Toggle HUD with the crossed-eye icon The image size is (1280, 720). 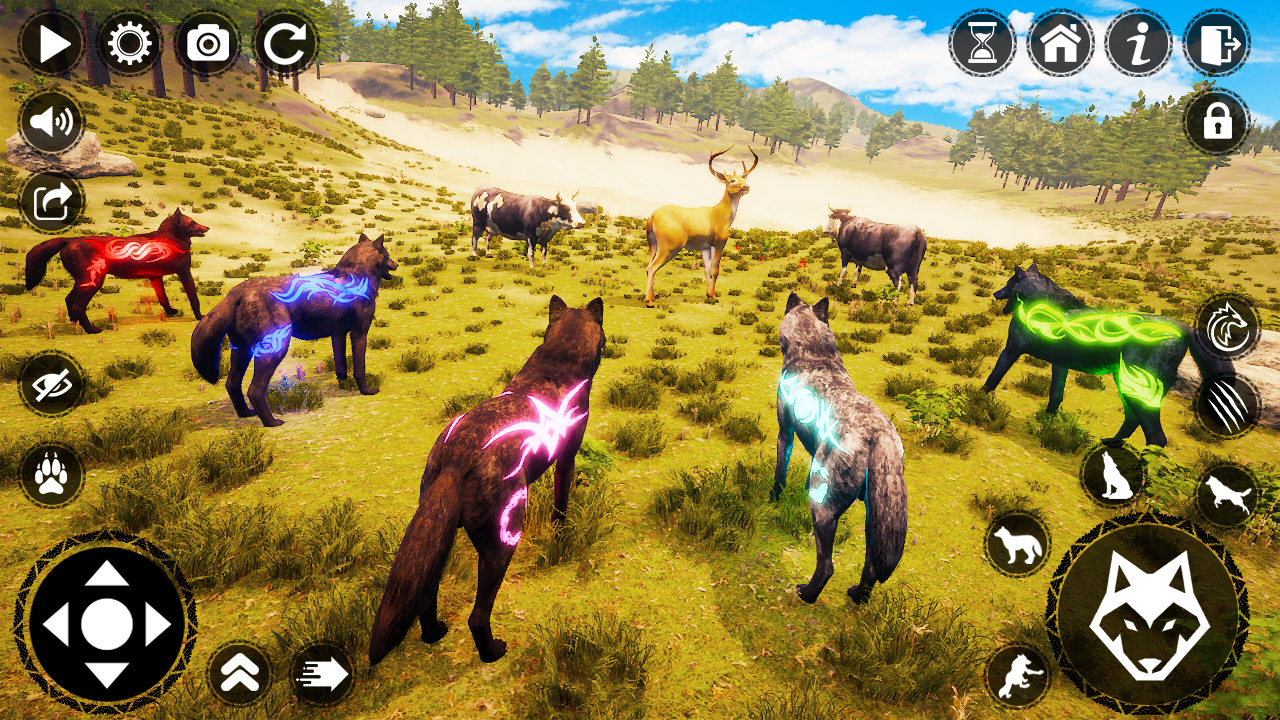pos(51,385)
